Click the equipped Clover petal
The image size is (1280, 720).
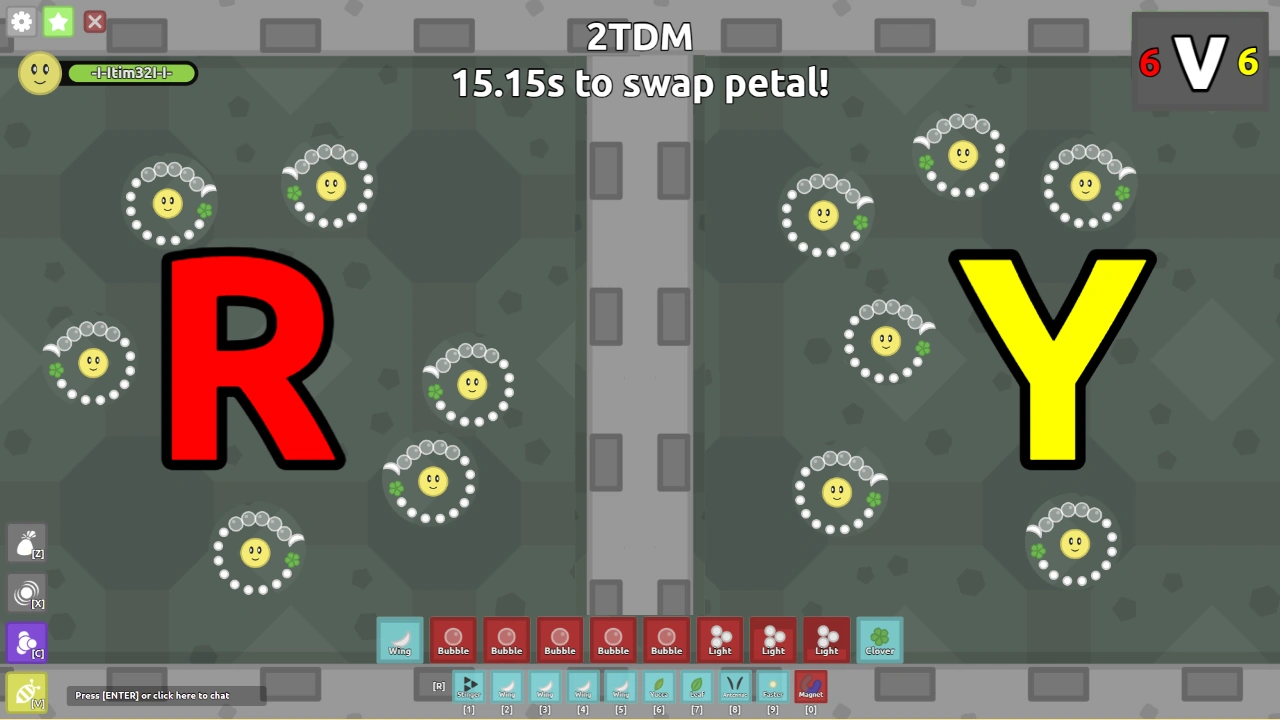[879, 640]
